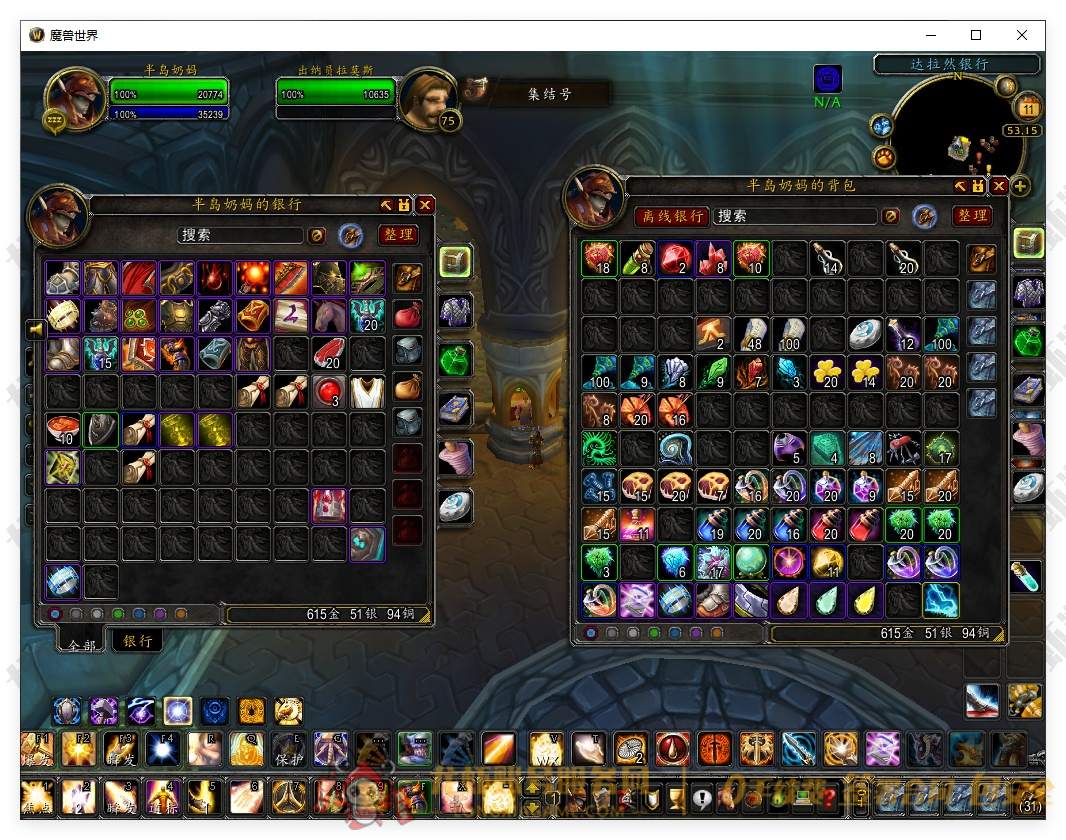Activate the 保护 ability on the action bar
The image size is (1066, 840).
coord(289,748)
